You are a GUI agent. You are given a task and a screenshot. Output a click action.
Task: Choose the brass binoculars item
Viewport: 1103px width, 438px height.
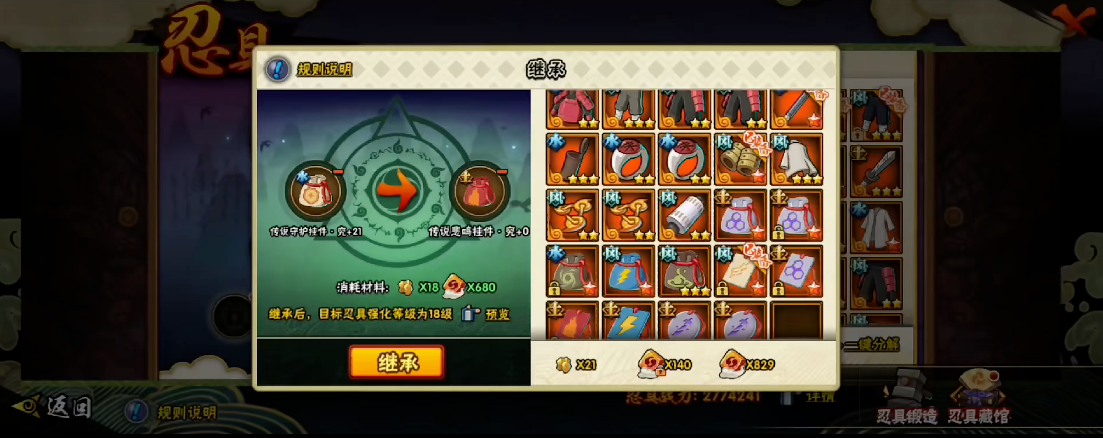(740, 159)
